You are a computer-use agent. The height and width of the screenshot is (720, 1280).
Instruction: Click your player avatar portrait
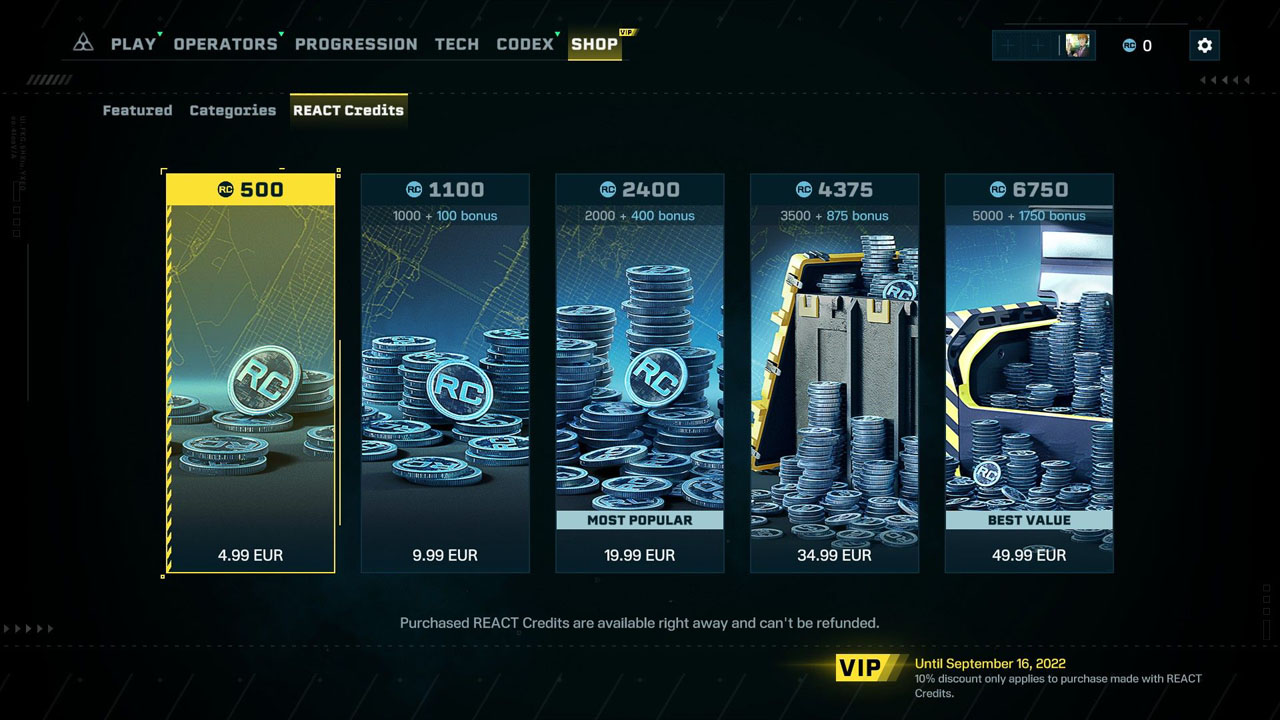[1076, 44]
